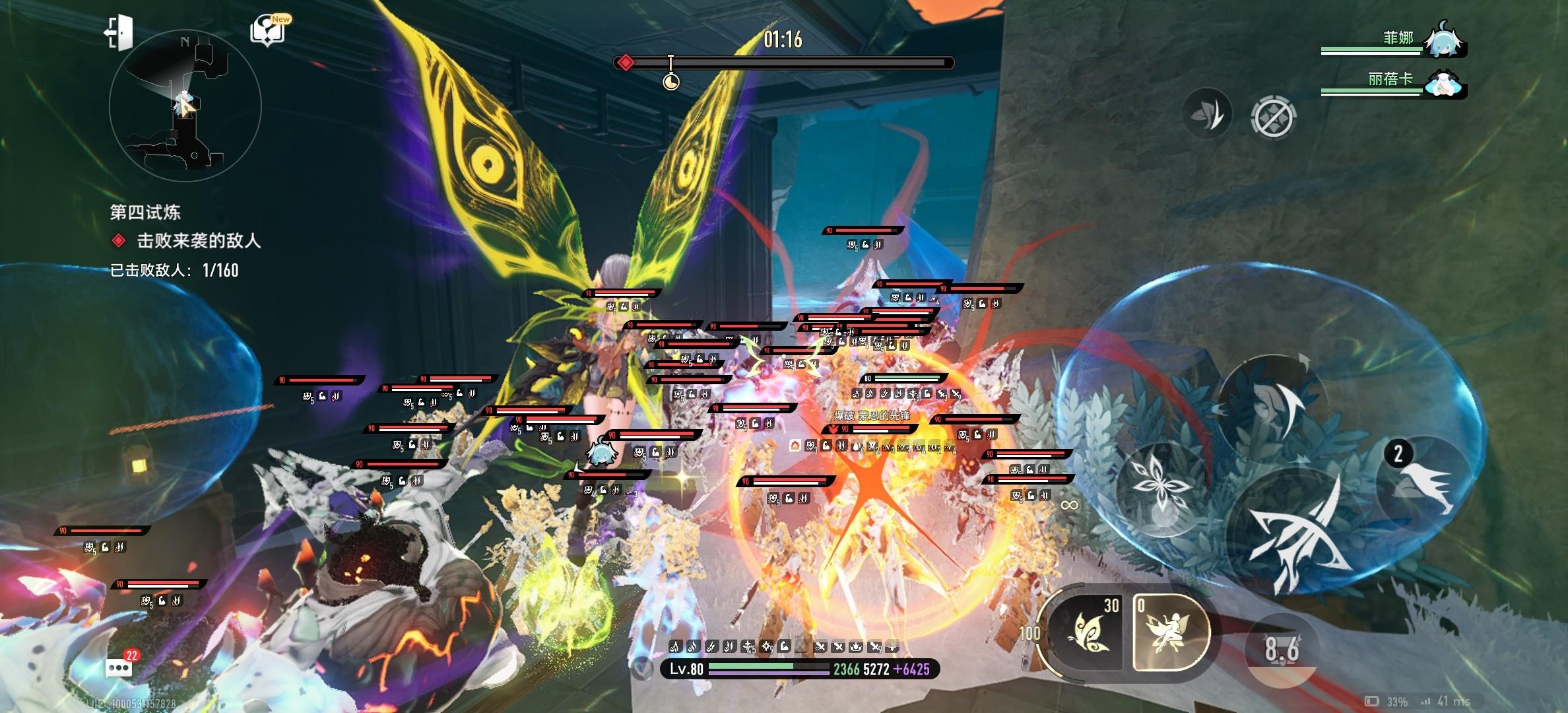
Task: Switch to teammate 丽蓓卡
Action: [1445, 84]
